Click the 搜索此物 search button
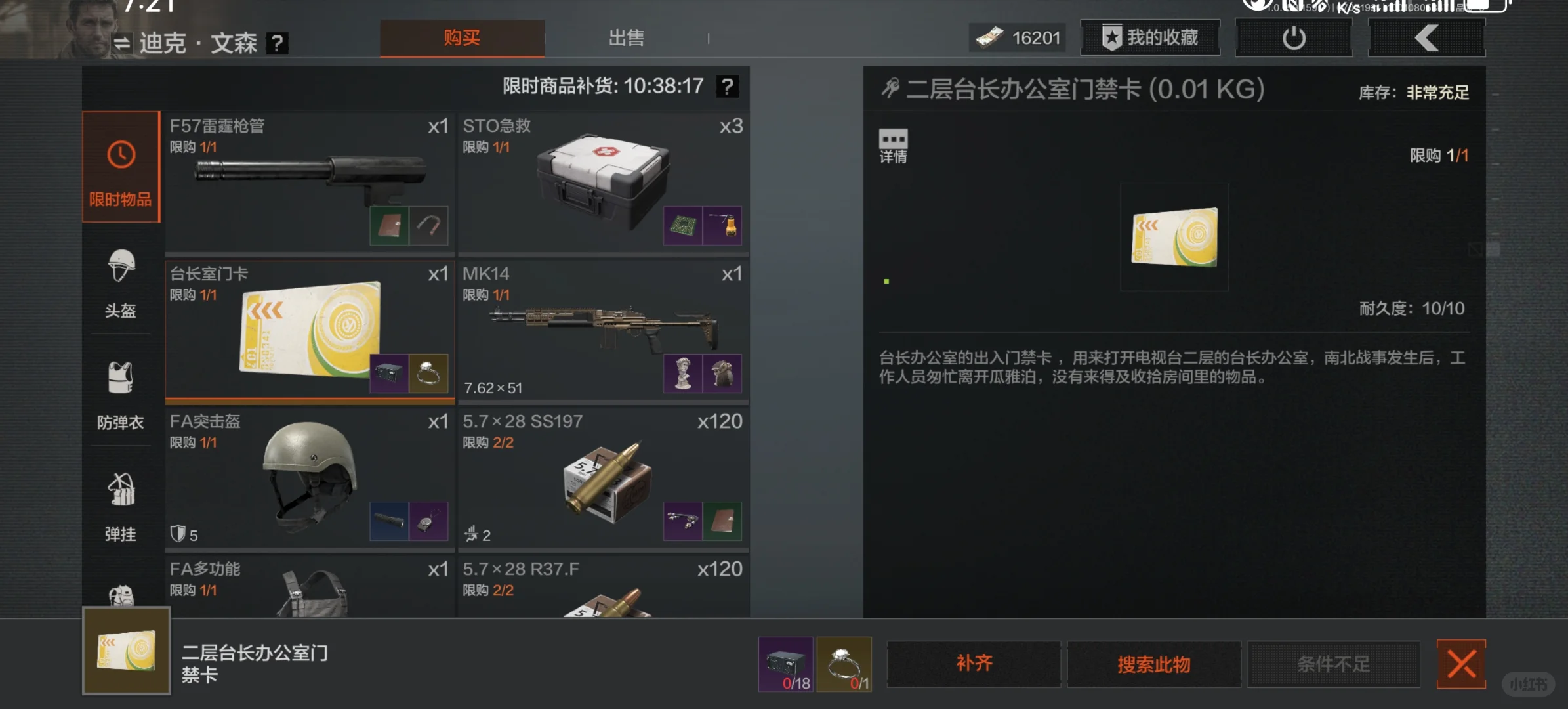 [1153, 664]
